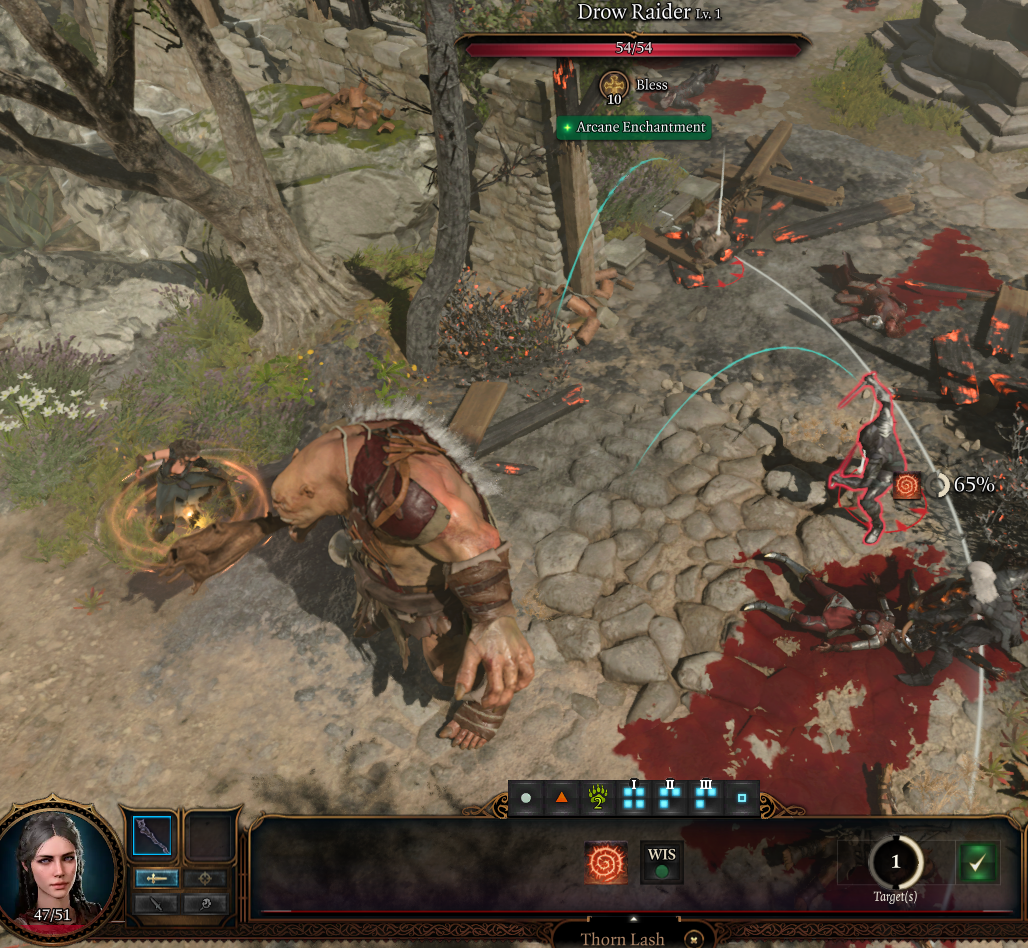Toggle the torch button under the weapon sets

tap(204, 903)
